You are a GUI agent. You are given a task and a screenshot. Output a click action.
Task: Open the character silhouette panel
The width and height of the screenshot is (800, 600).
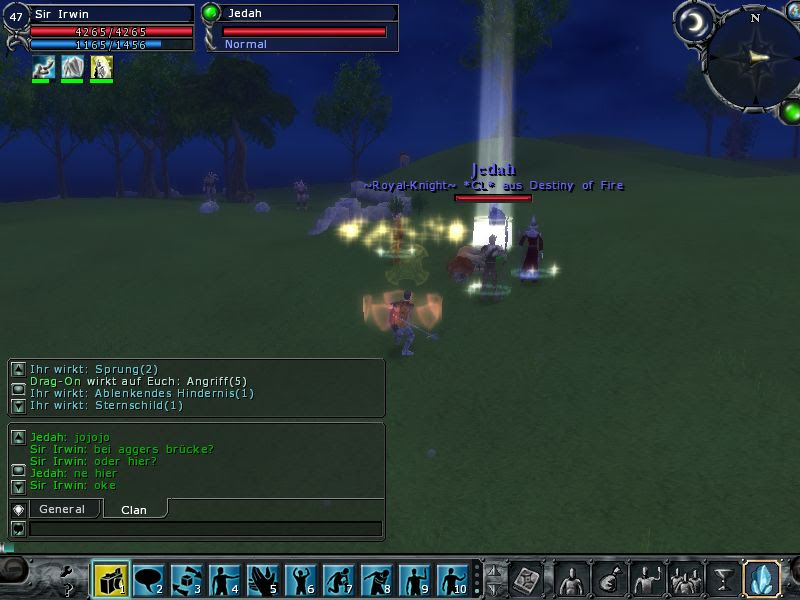571,579
